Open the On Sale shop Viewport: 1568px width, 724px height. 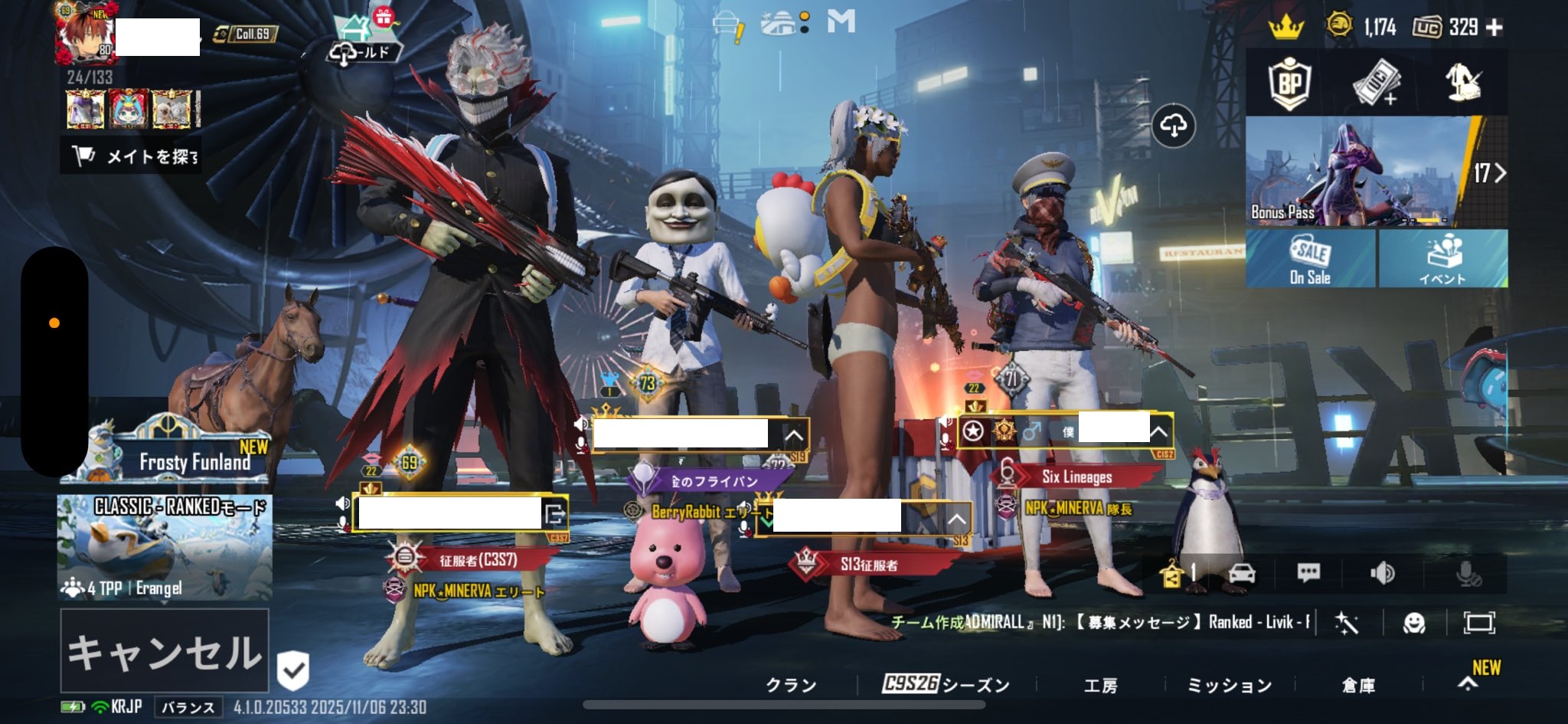point(1310,259)
